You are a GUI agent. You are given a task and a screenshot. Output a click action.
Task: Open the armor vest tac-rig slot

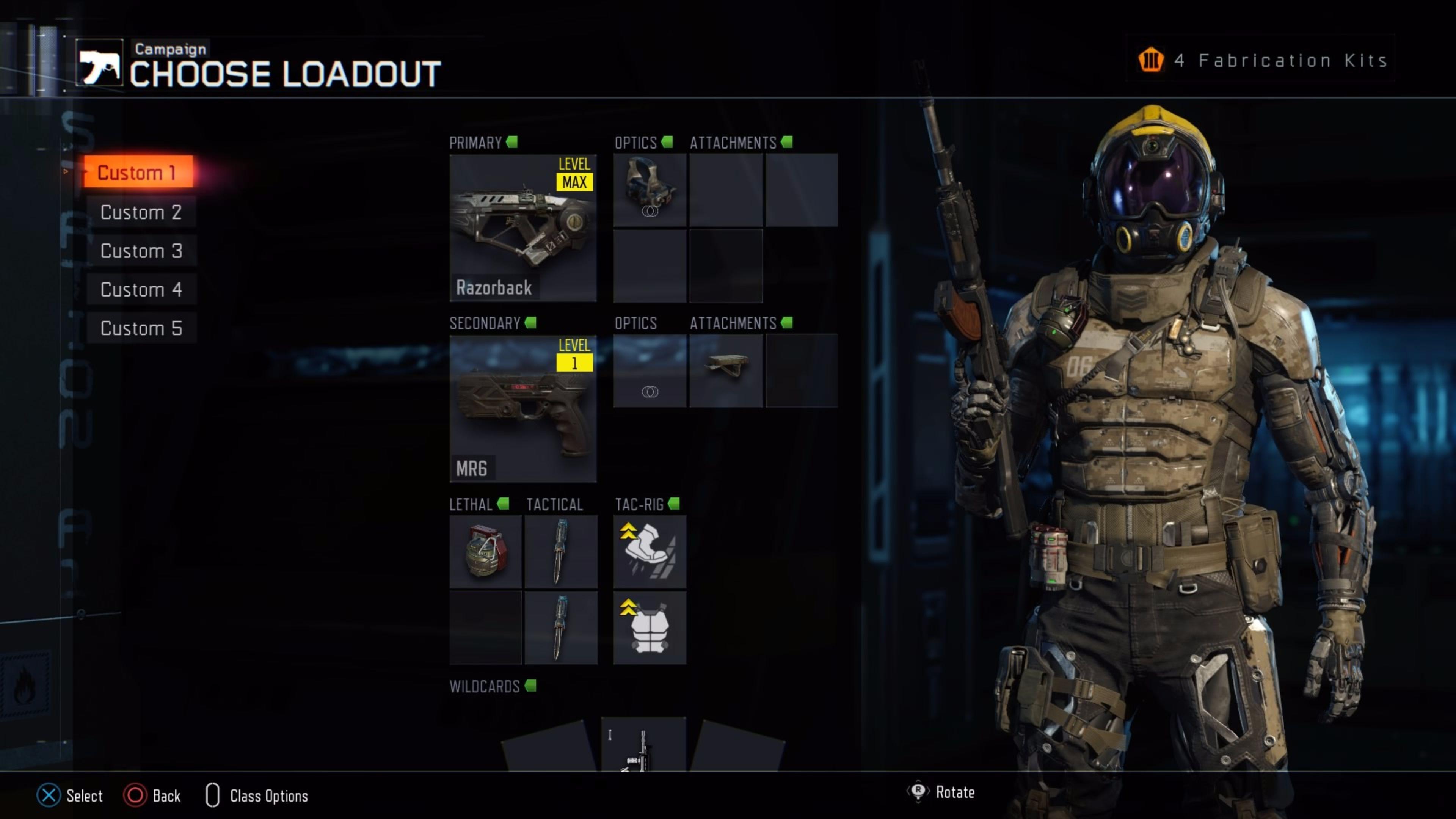tap(650, 628)
